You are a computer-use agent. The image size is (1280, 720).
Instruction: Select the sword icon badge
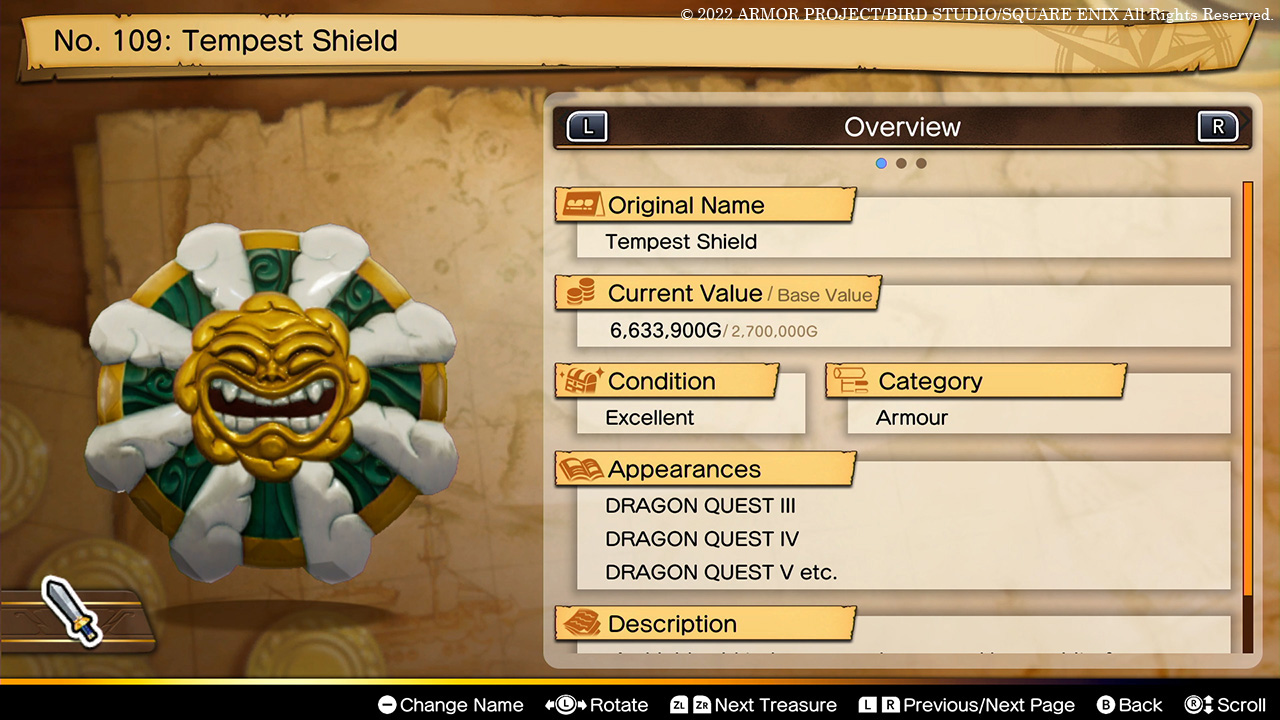[x=71, y=609]
